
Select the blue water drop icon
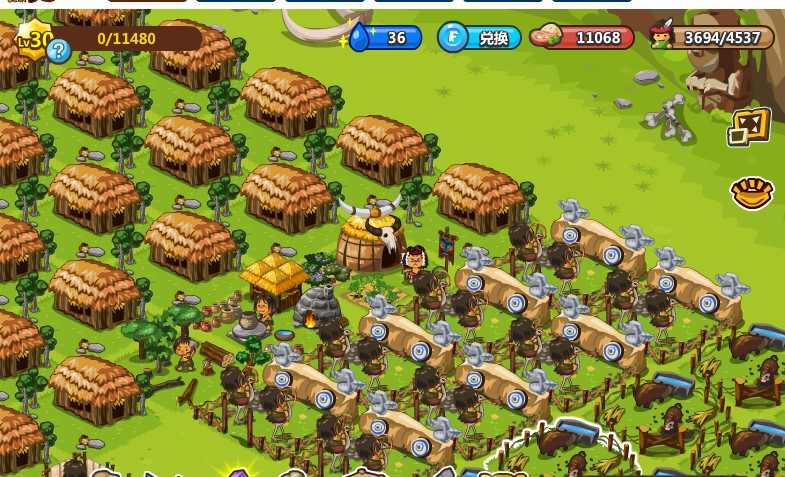point(359,38)
